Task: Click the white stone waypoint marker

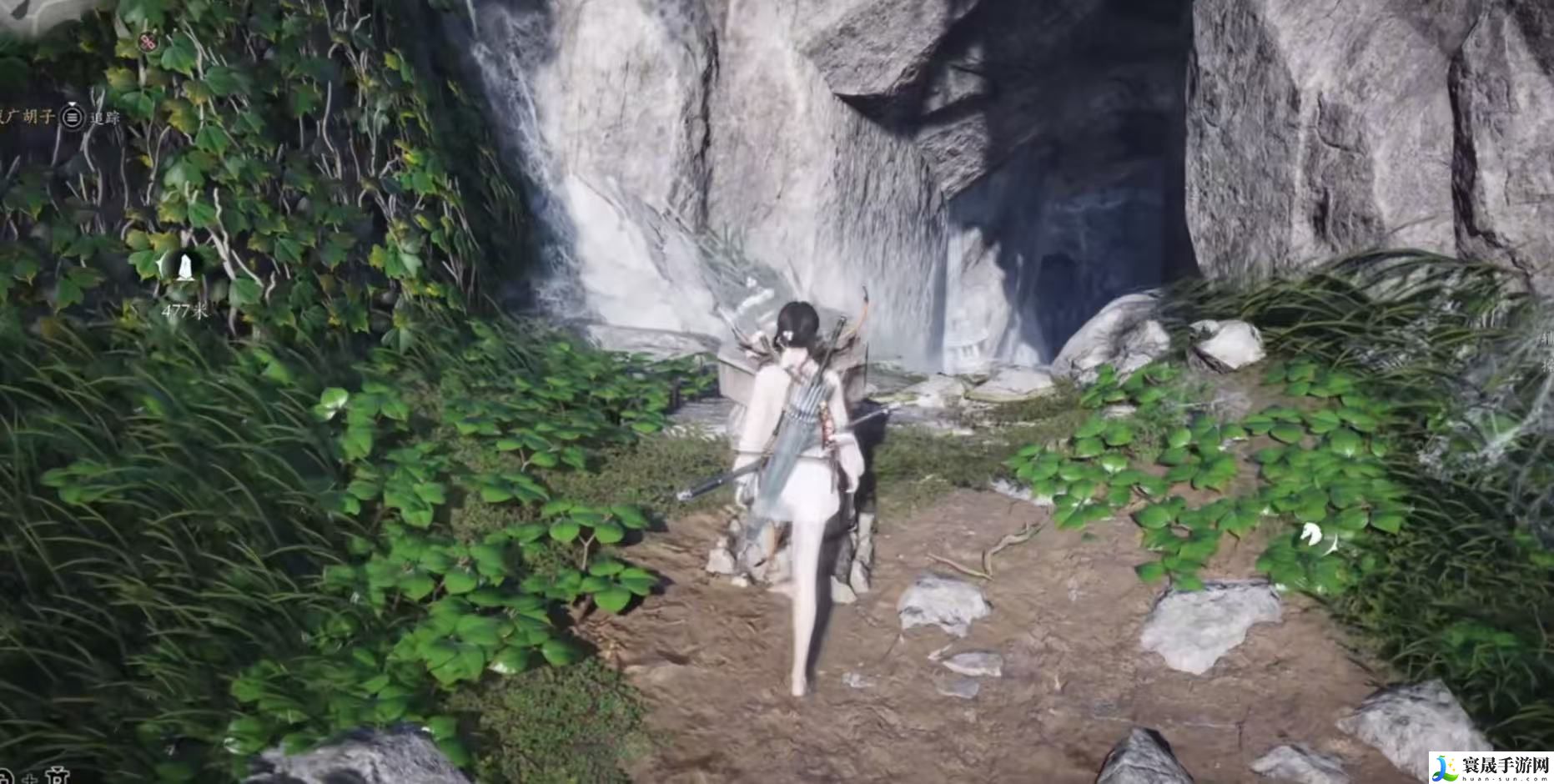Action: tap(184, 267)
